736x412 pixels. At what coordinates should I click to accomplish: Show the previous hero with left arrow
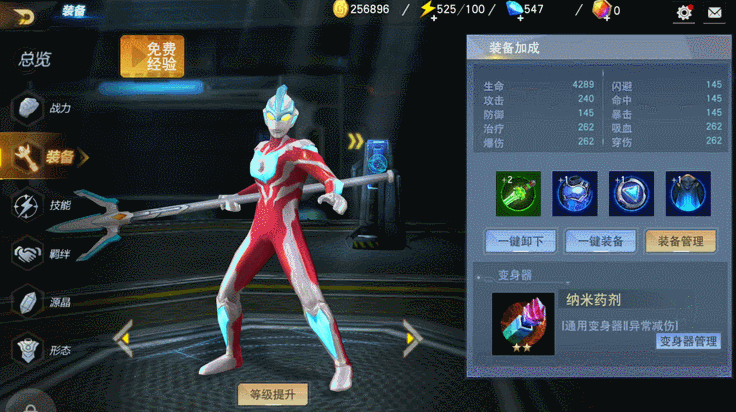click(123, 338)
